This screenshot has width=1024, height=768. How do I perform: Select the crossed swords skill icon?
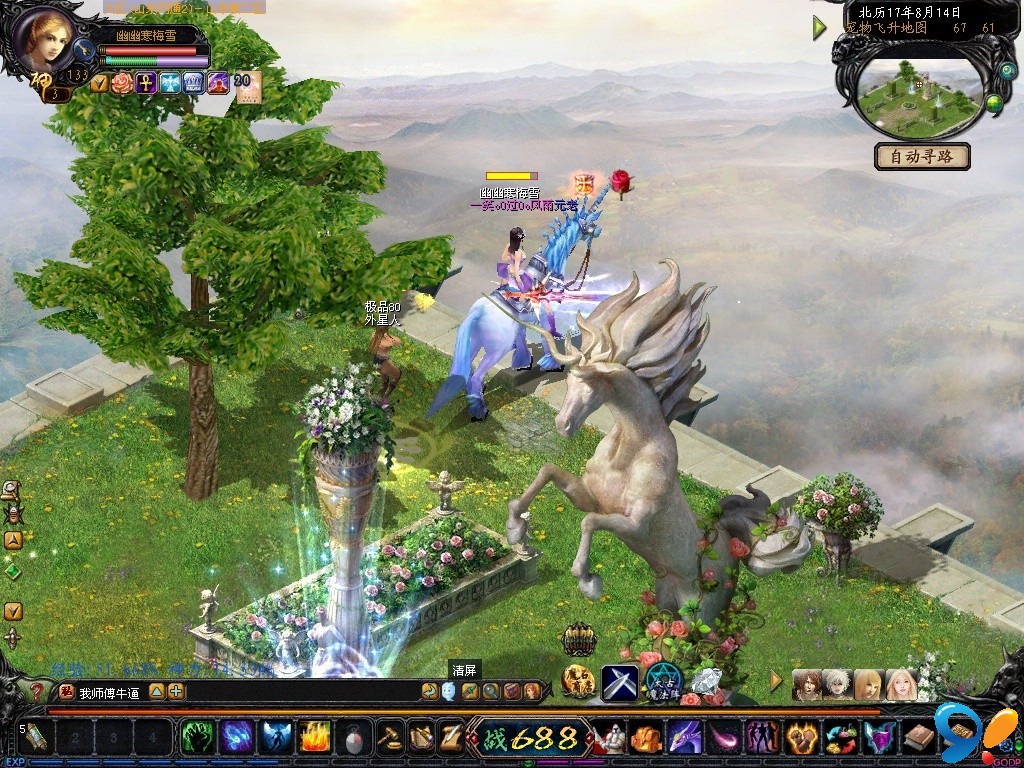coord(619,683)
